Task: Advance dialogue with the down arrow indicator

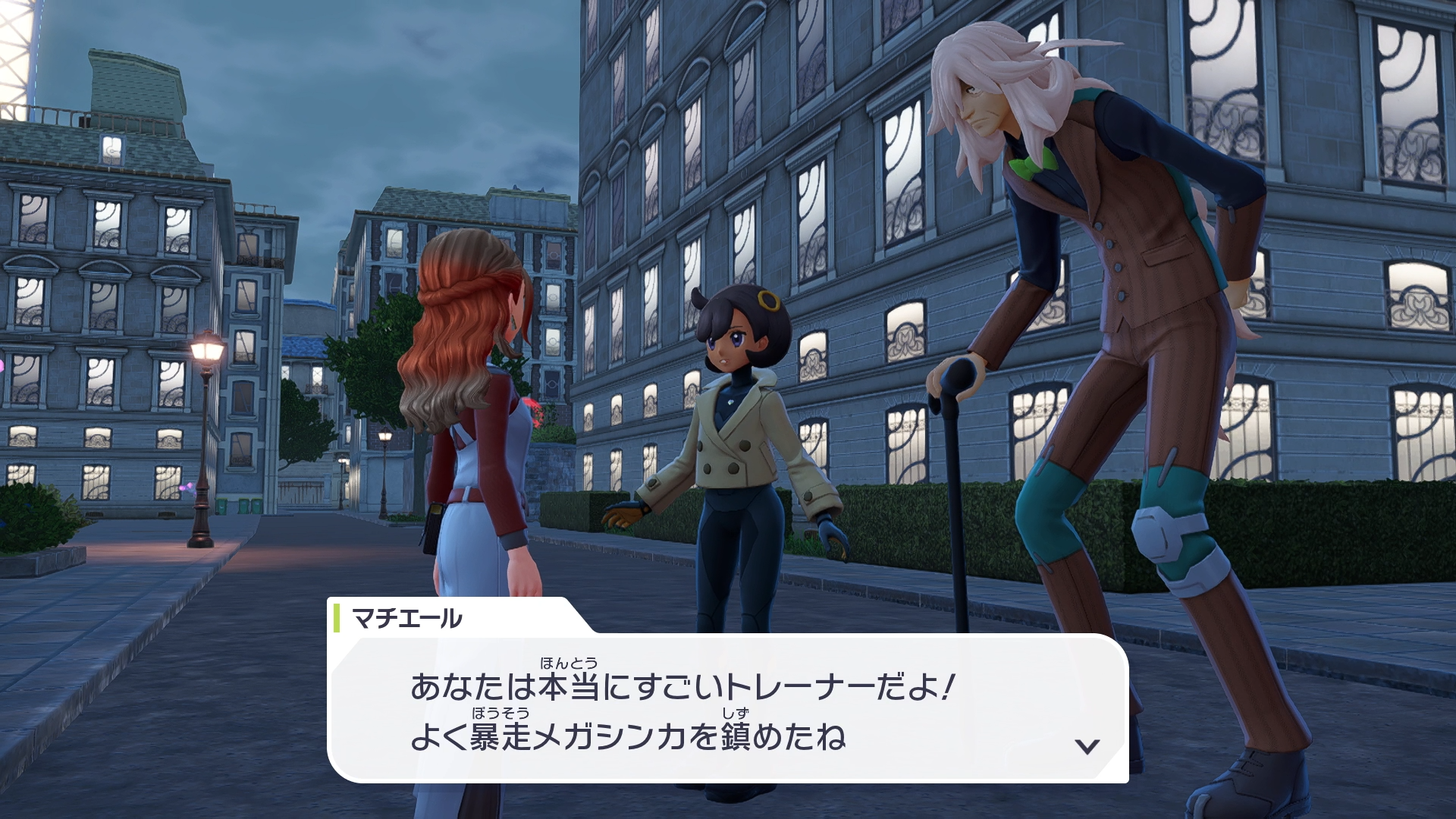Action: coord(1087,746)
